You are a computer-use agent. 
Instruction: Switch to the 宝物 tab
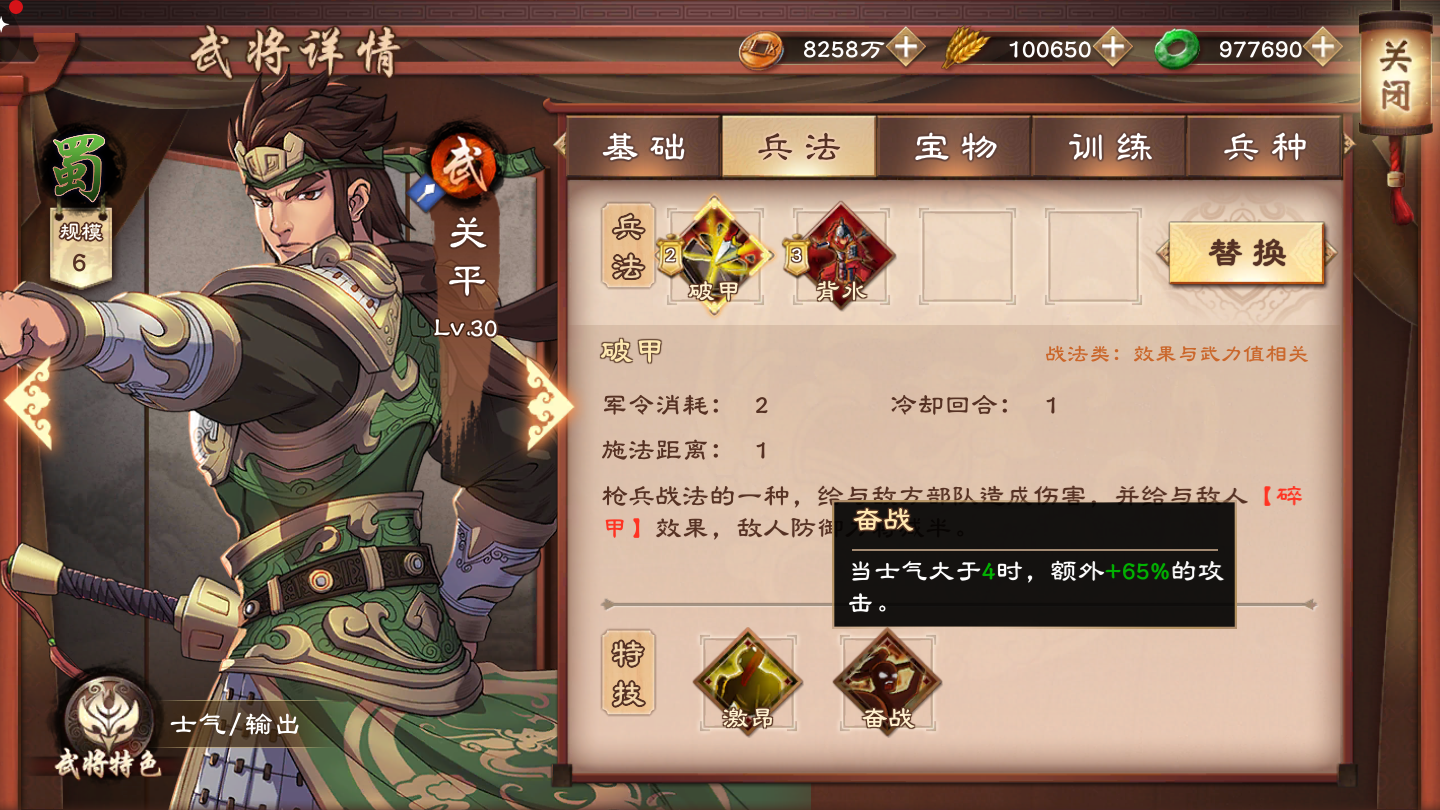coord(955,146)
